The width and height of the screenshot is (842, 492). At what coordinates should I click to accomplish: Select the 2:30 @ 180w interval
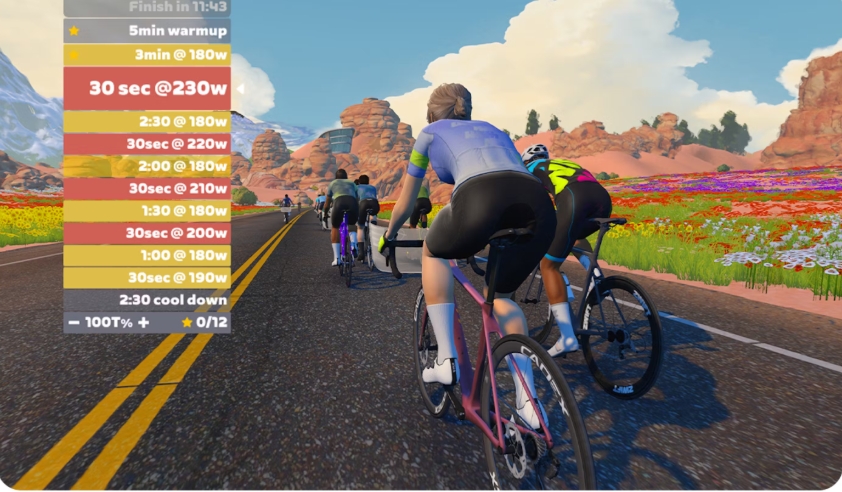147,121
